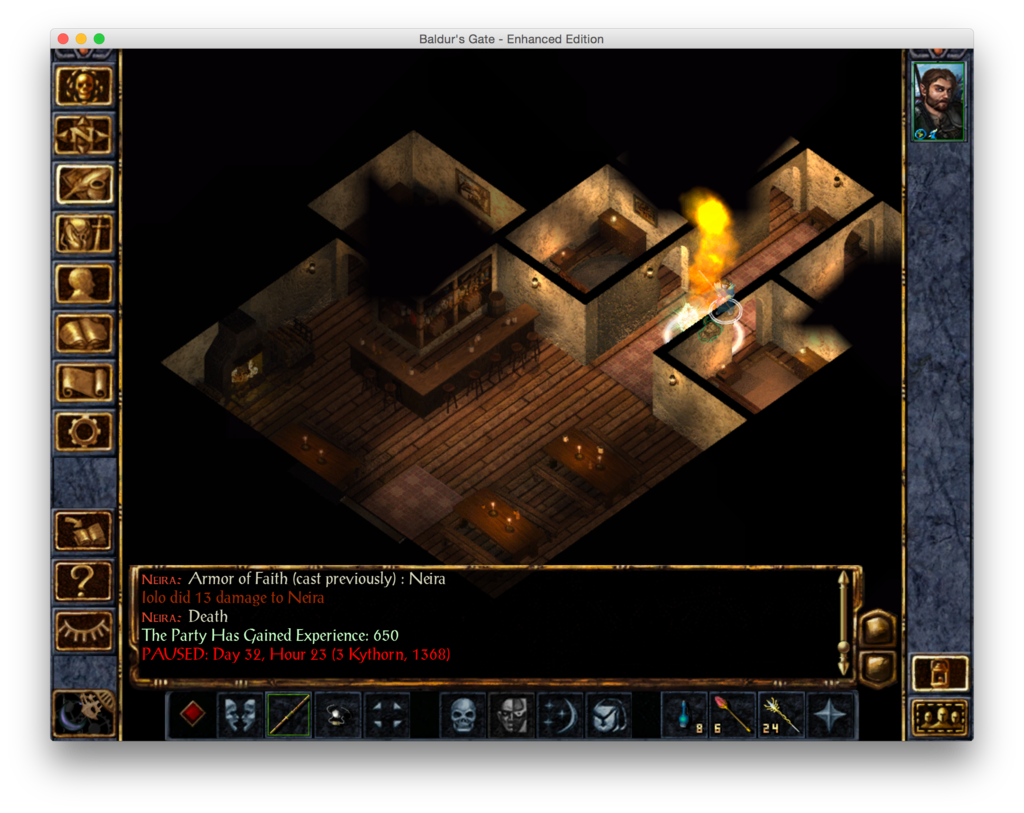Screen dimensions: 1024x813
Task: Activate the red diamond action button
Action: coord(192,715)
